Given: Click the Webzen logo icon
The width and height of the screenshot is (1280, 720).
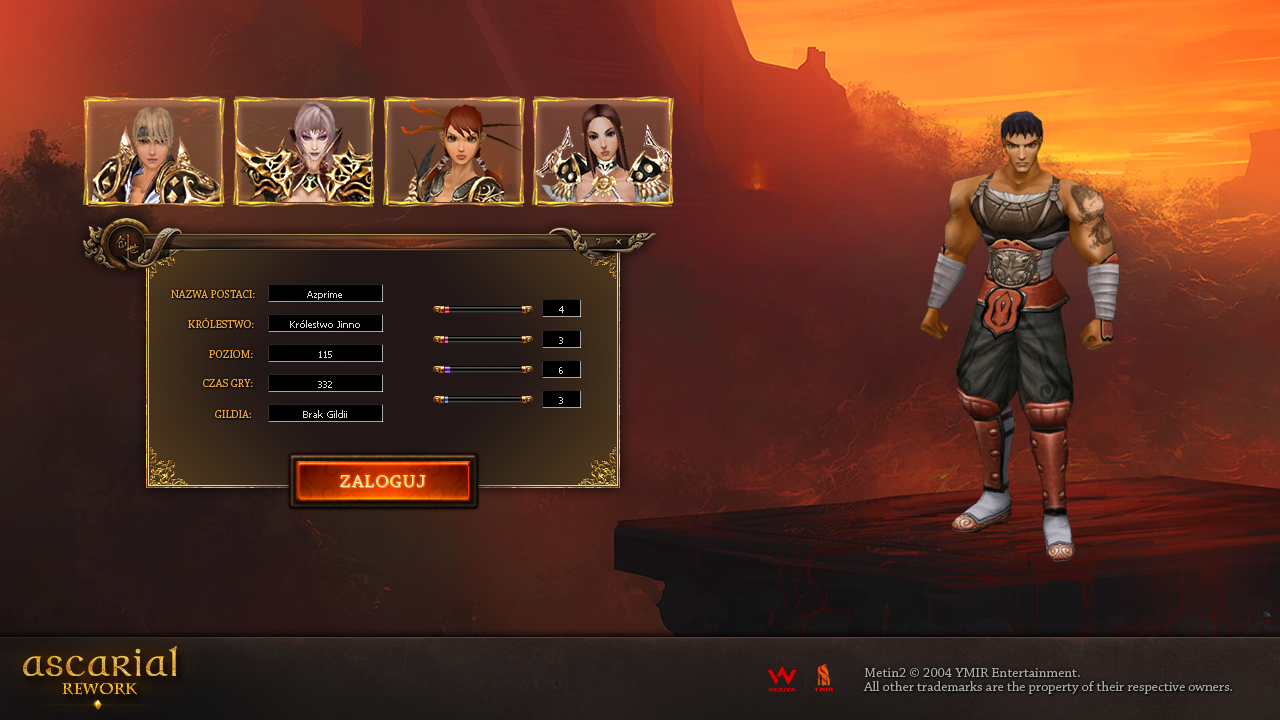Looking at the screenshot, I should tap(781, 677).
